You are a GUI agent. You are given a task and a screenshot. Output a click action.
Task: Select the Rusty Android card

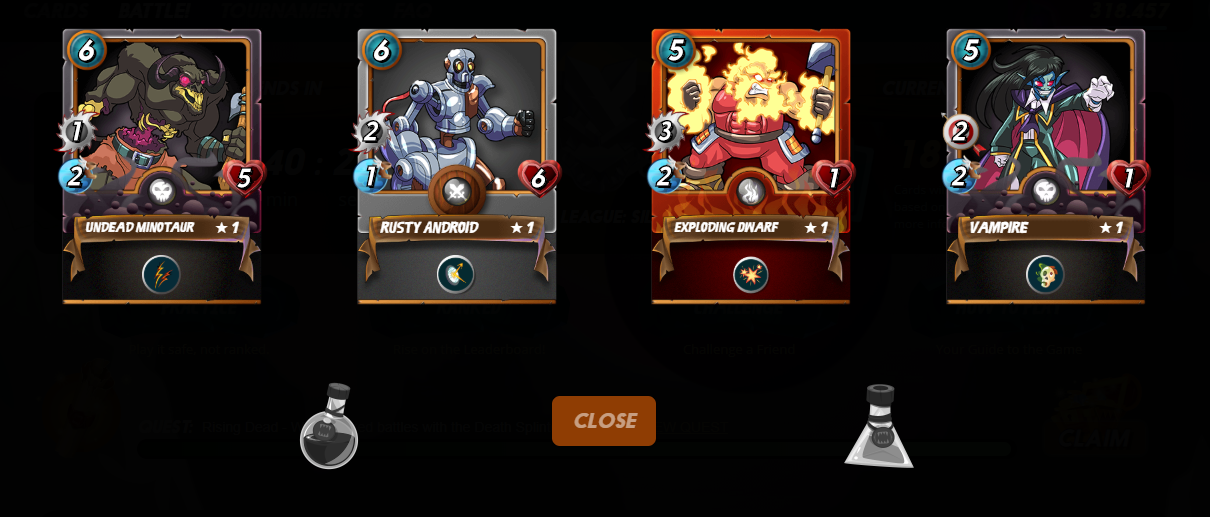456,130
